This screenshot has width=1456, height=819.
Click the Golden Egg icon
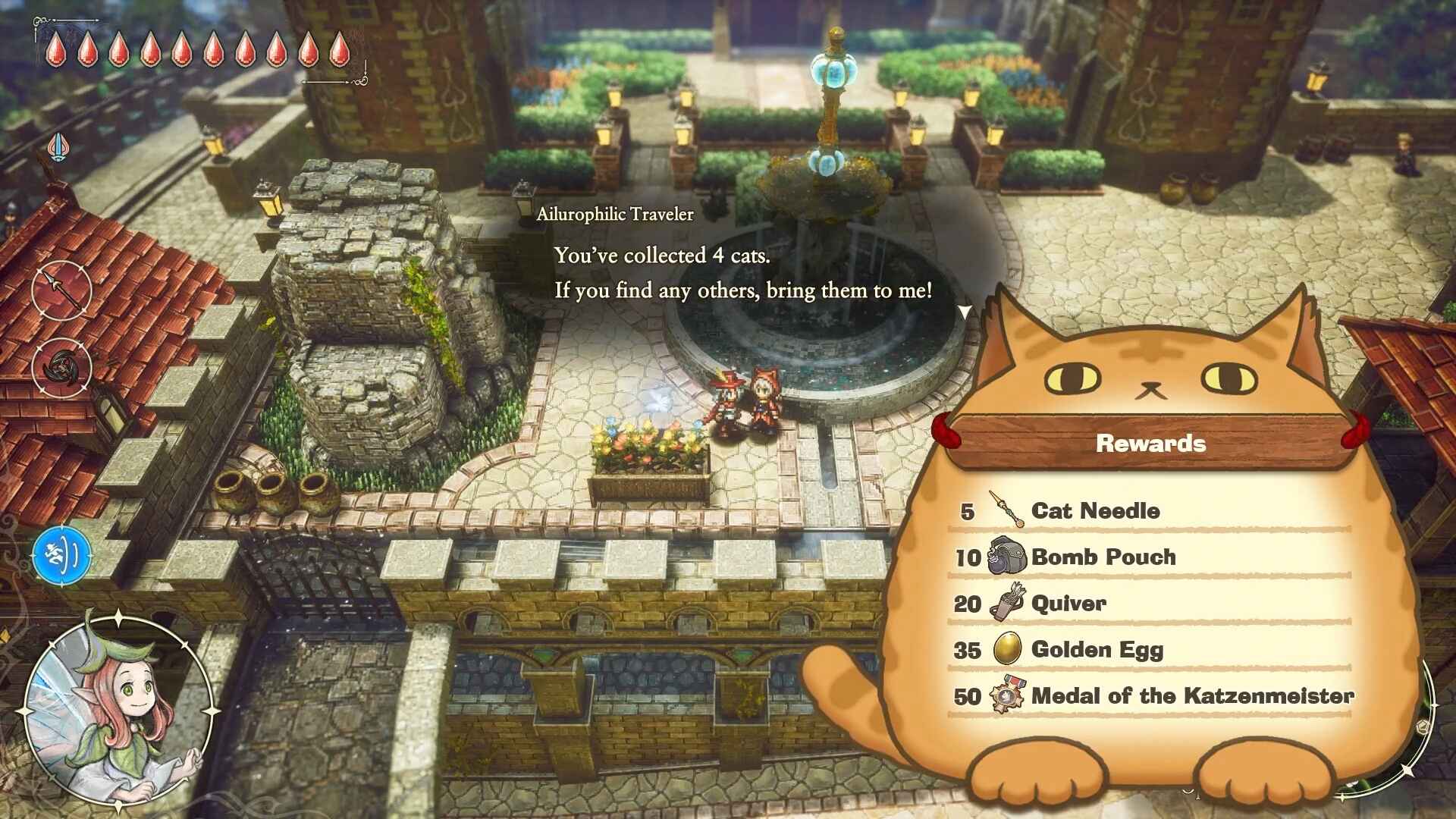[1006, 649]
